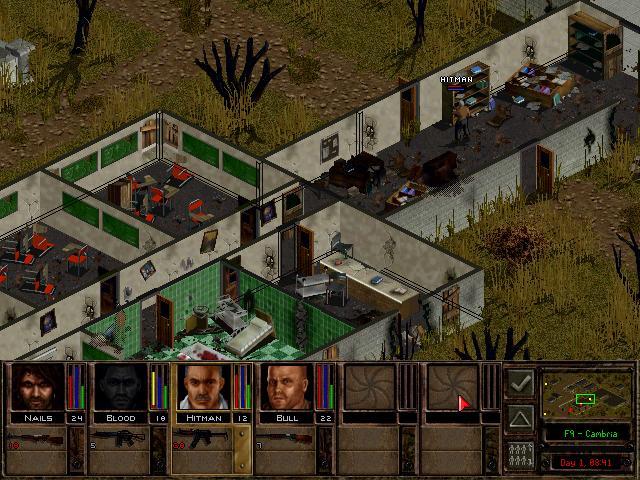The height and width of the screenshot is (480, 640).
Task: Click Blood's rifle weapon slot
Action: (120, 439)
